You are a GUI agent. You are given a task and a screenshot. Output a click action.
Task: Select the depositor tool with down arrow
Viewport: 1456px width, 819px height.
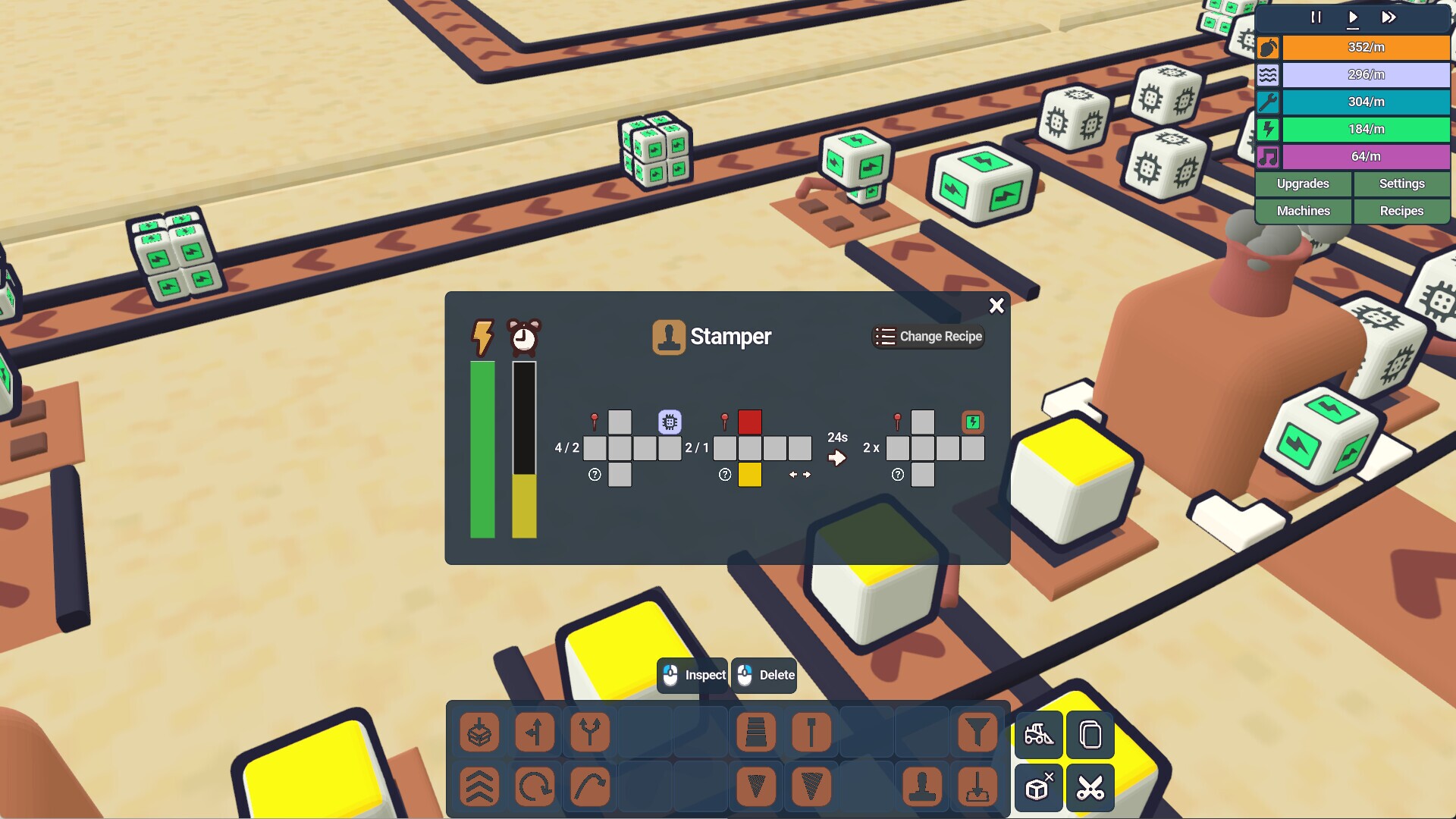pyautogui.click(x=977, y=787)
